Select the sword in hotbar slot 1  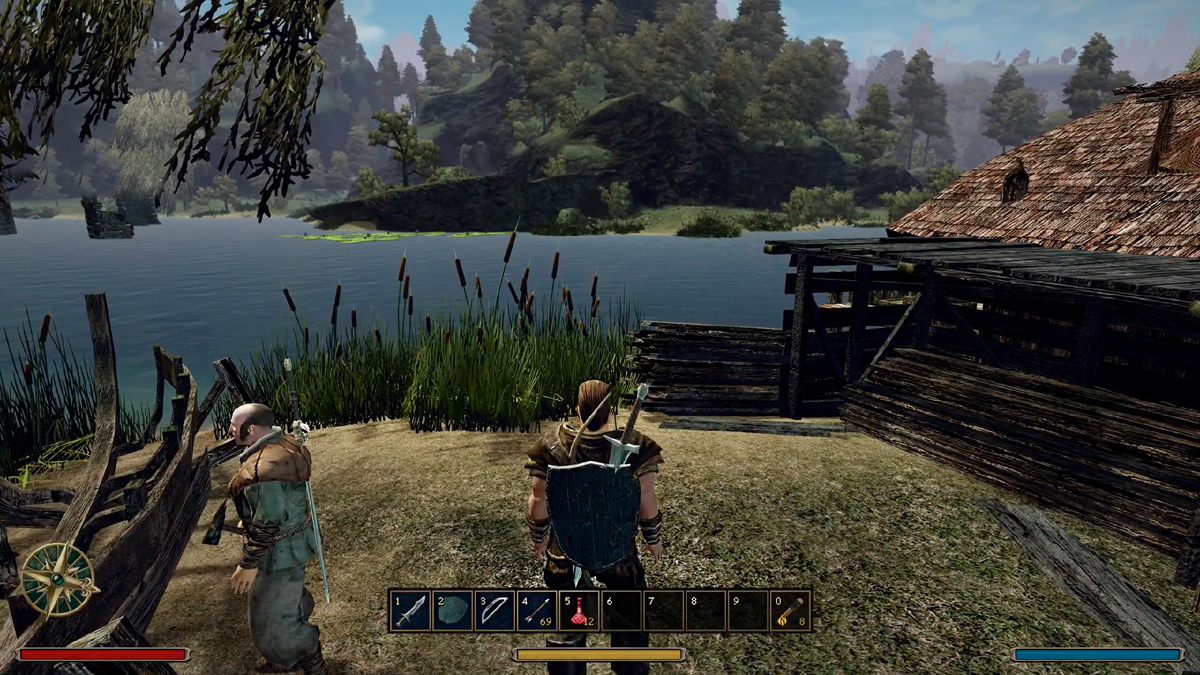(x=411, y=610)
